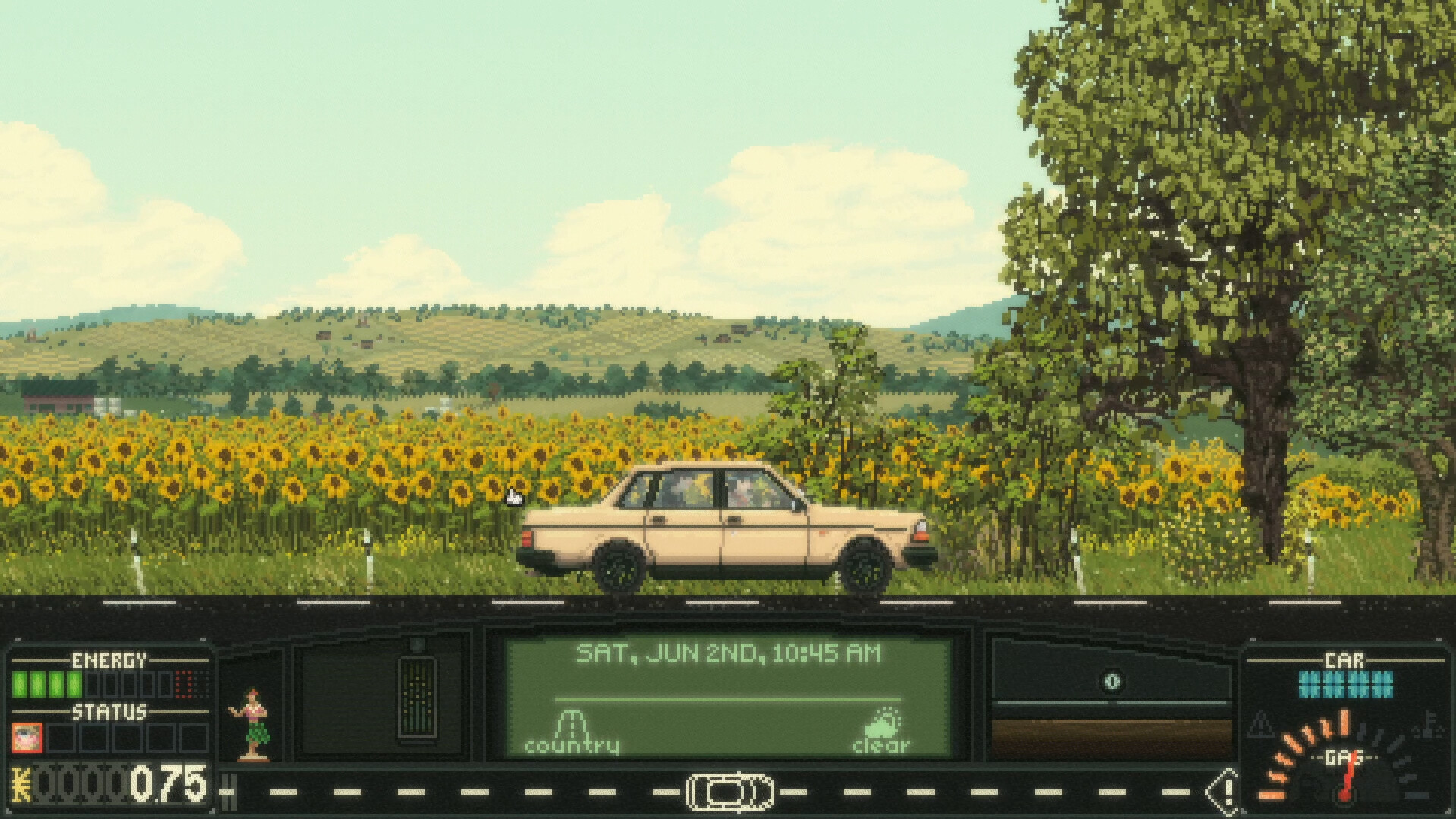Inspect the warning triangle beside the fuel gauge
Screen dimensions: 1456x819
tap(1262, 724)
